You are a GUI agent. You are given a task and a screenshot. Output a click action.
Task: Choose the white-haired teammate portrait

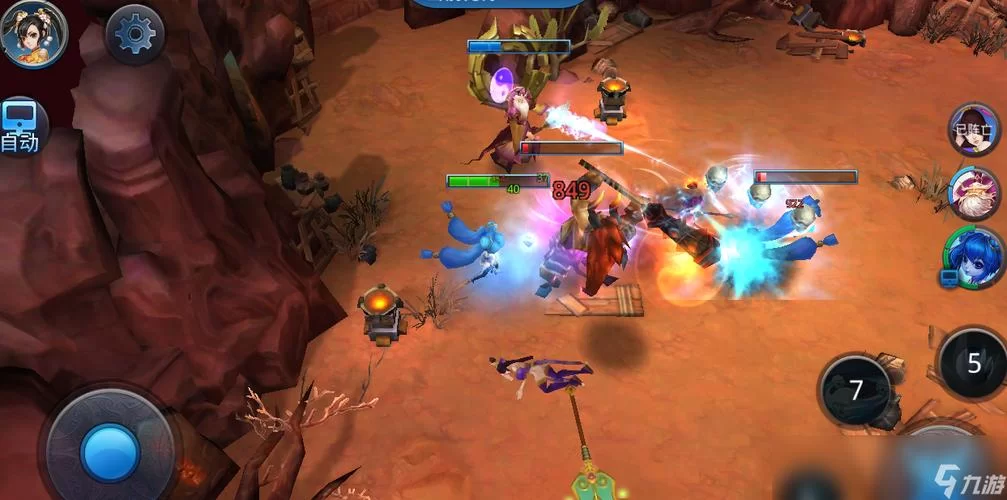(975, 193)
